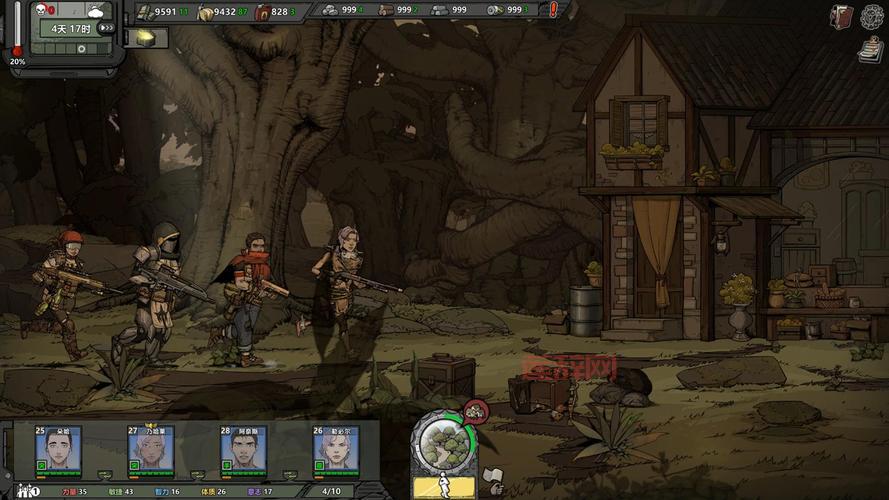Click the white flag icon
889x500 pixels.
coord(492,476)
